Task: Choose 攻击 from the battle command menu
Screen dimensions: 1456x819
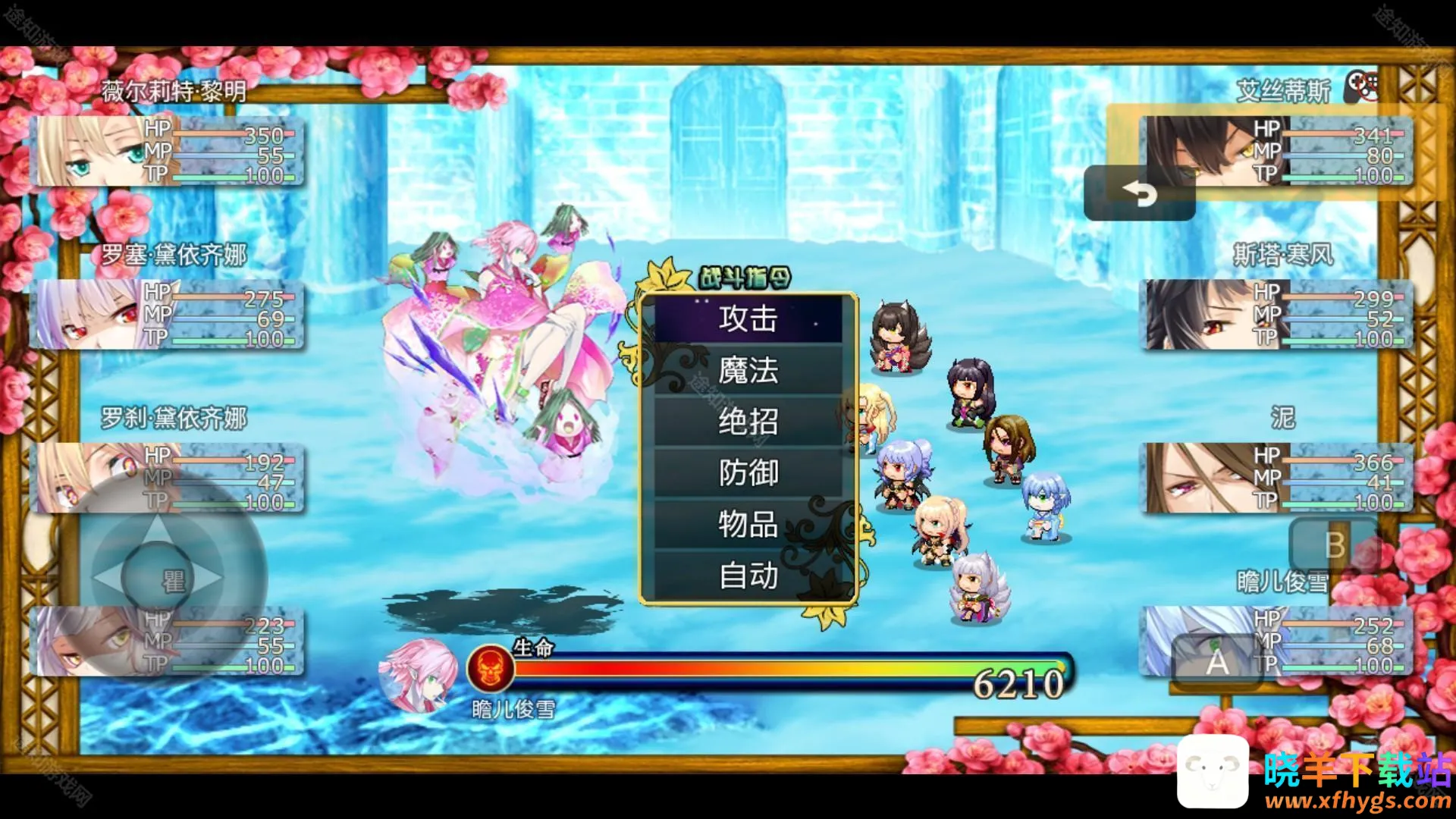Action: point(748,319)
